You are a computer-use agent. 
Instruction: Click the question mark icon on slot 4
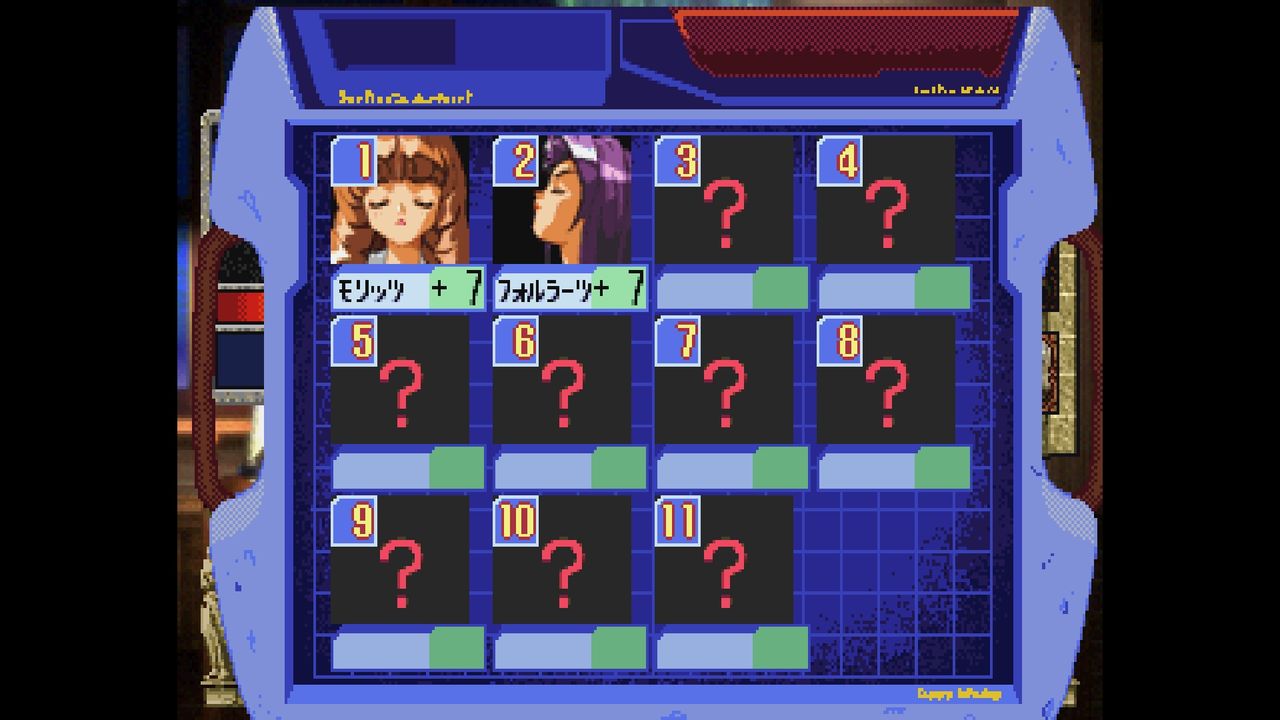[x=886, y=215]
